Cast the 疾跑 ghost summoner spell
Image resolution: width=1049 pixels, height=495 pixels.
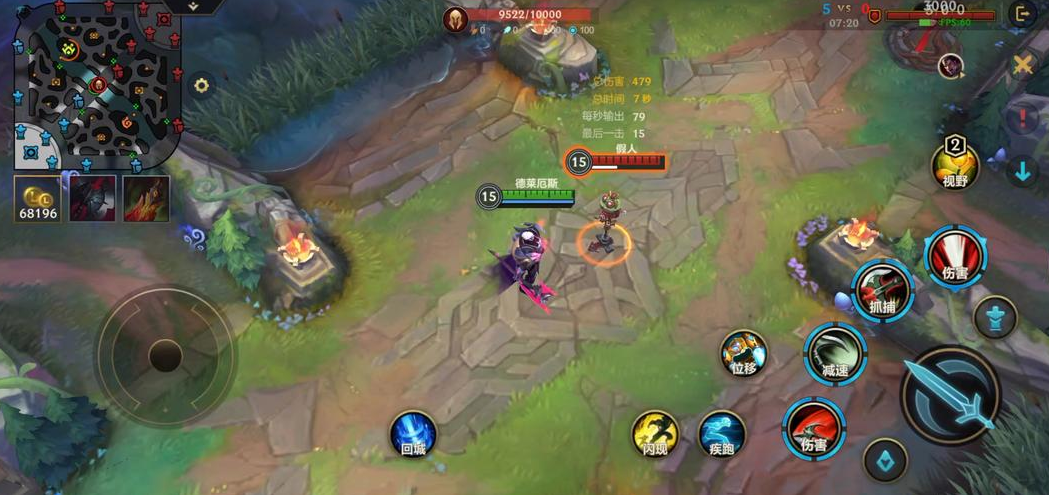[x=721, y=434]
